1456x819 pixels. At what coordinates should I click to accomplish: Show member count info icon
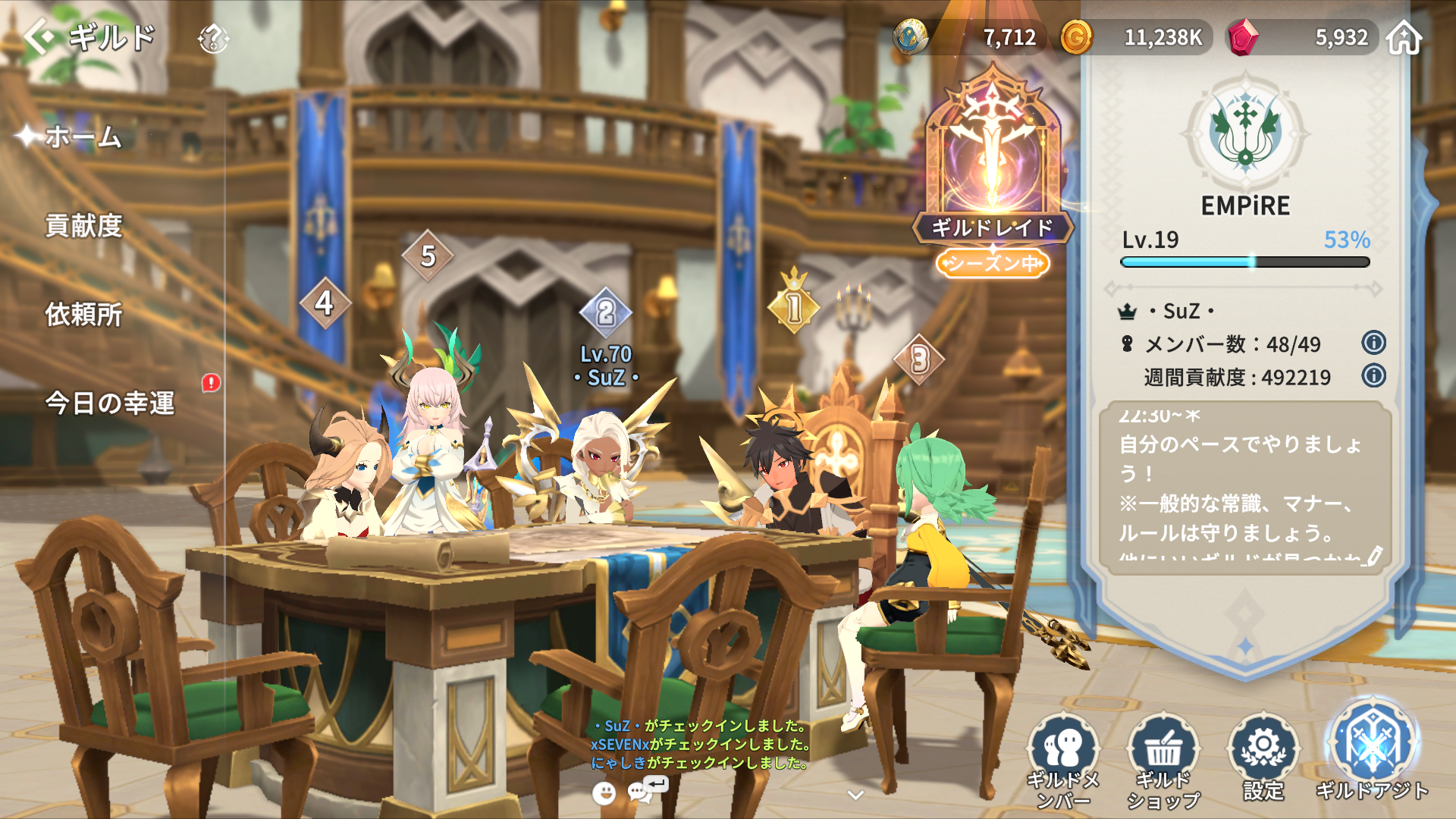(x=1373, y=343)
